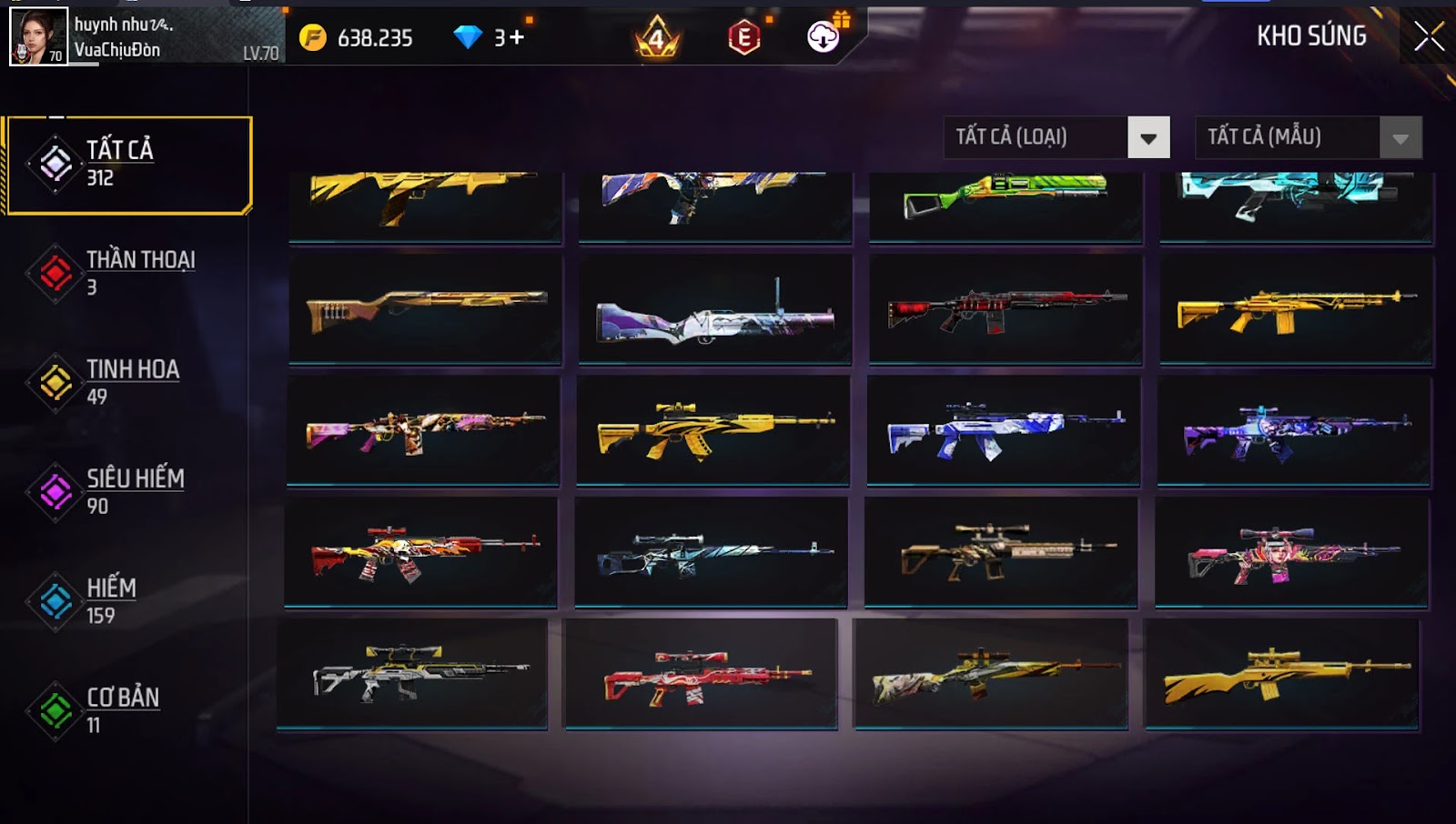Close the Kho Súng screen

pyautogui.click(x=1429, y=36)
